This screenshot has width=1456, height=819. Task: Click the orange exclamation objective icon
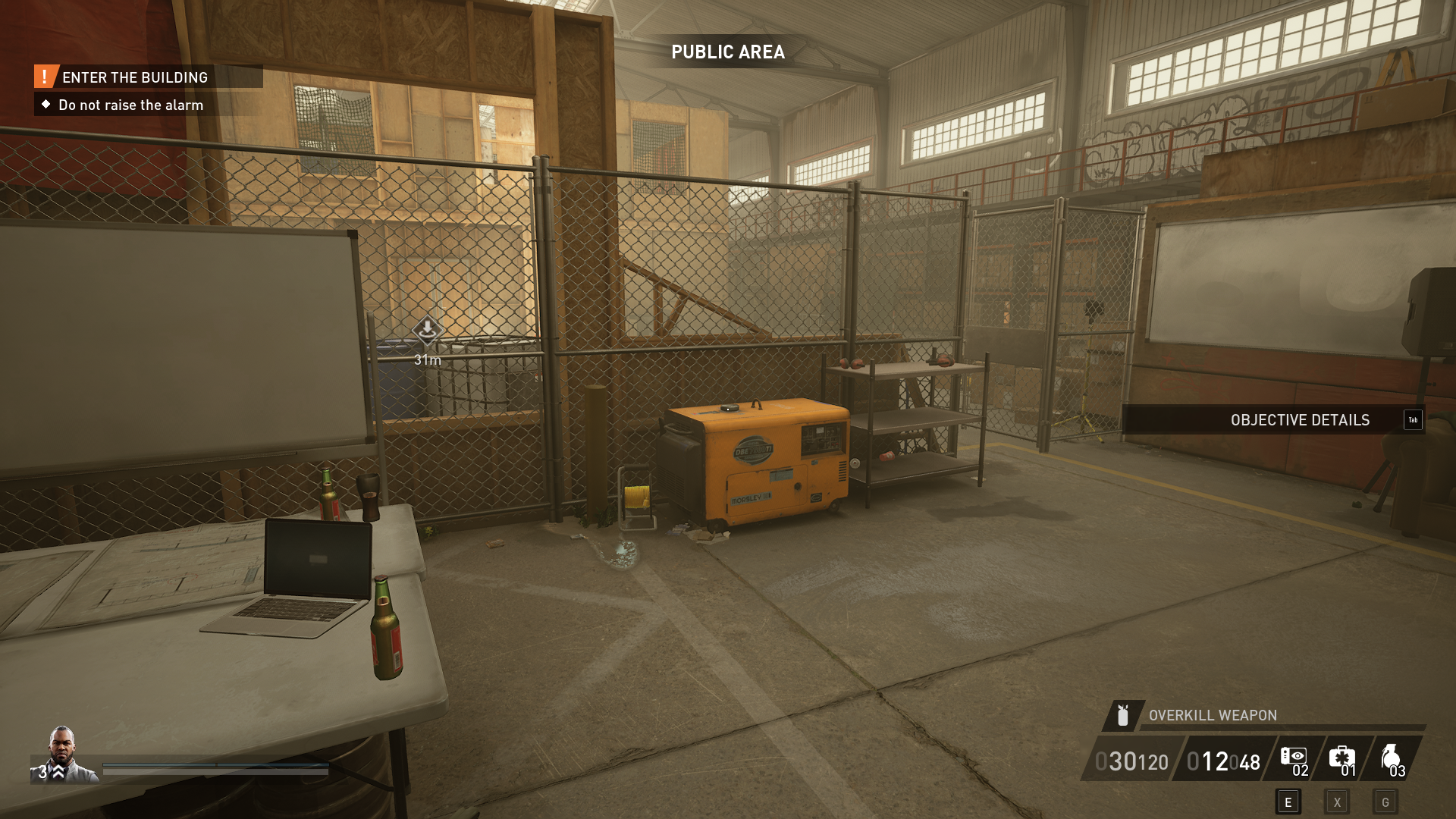click(x=44, y=77)
